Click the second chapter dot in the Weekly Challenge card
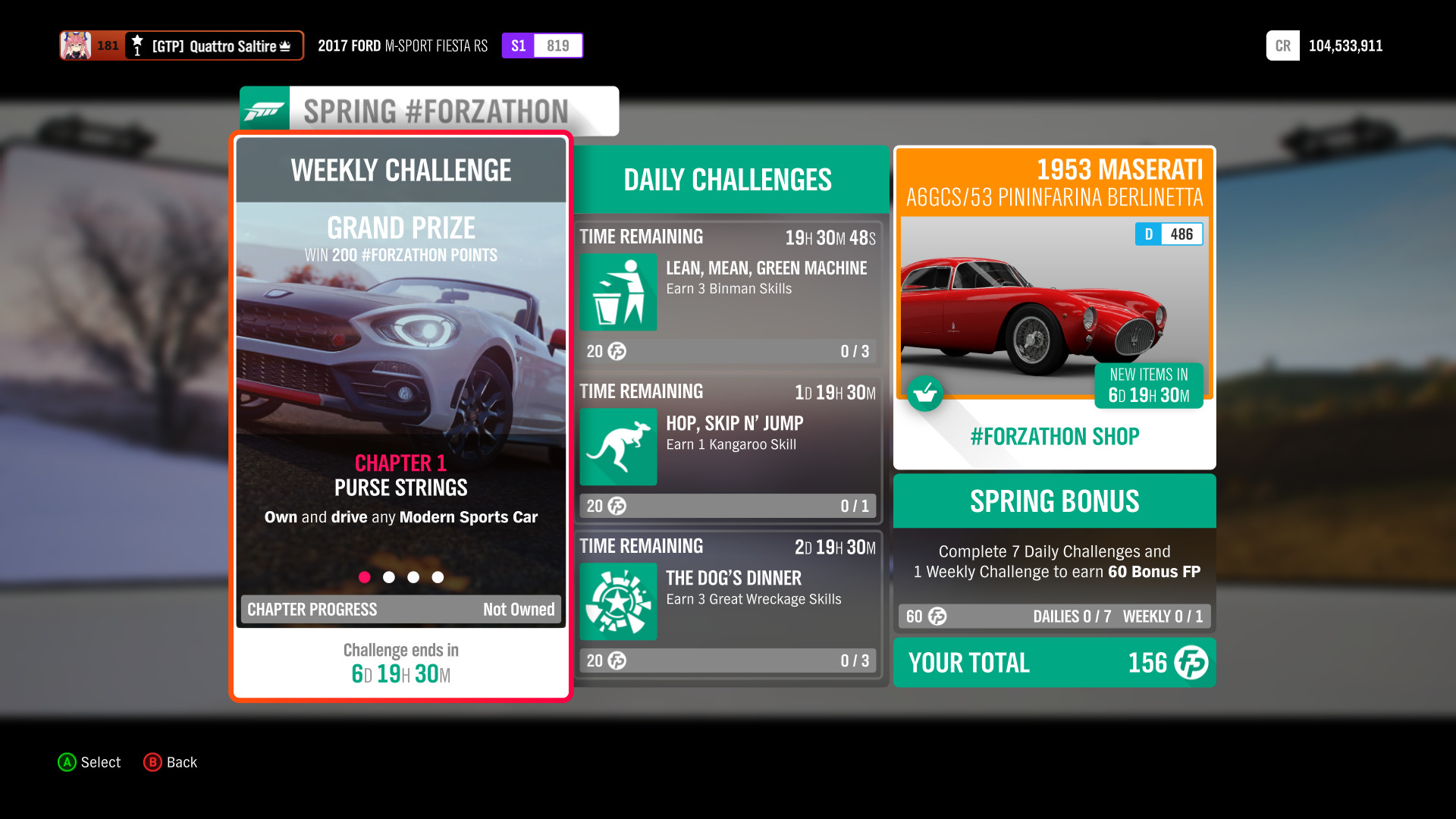The height and width of the screenshot is (819, 1456). pyautogui.click(x=390, y=577)
